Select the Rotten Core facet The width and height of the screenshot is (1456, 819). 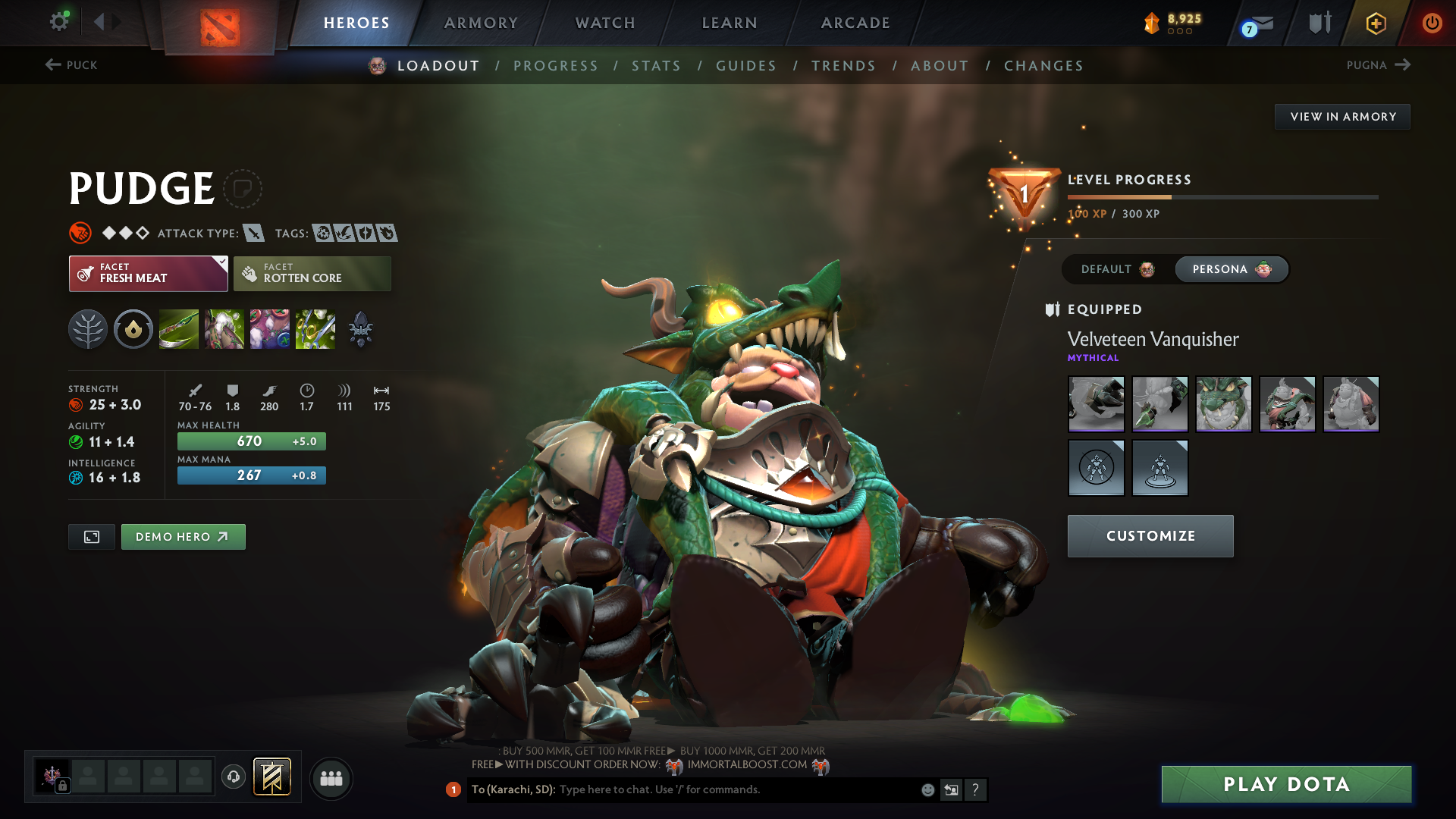312,273
